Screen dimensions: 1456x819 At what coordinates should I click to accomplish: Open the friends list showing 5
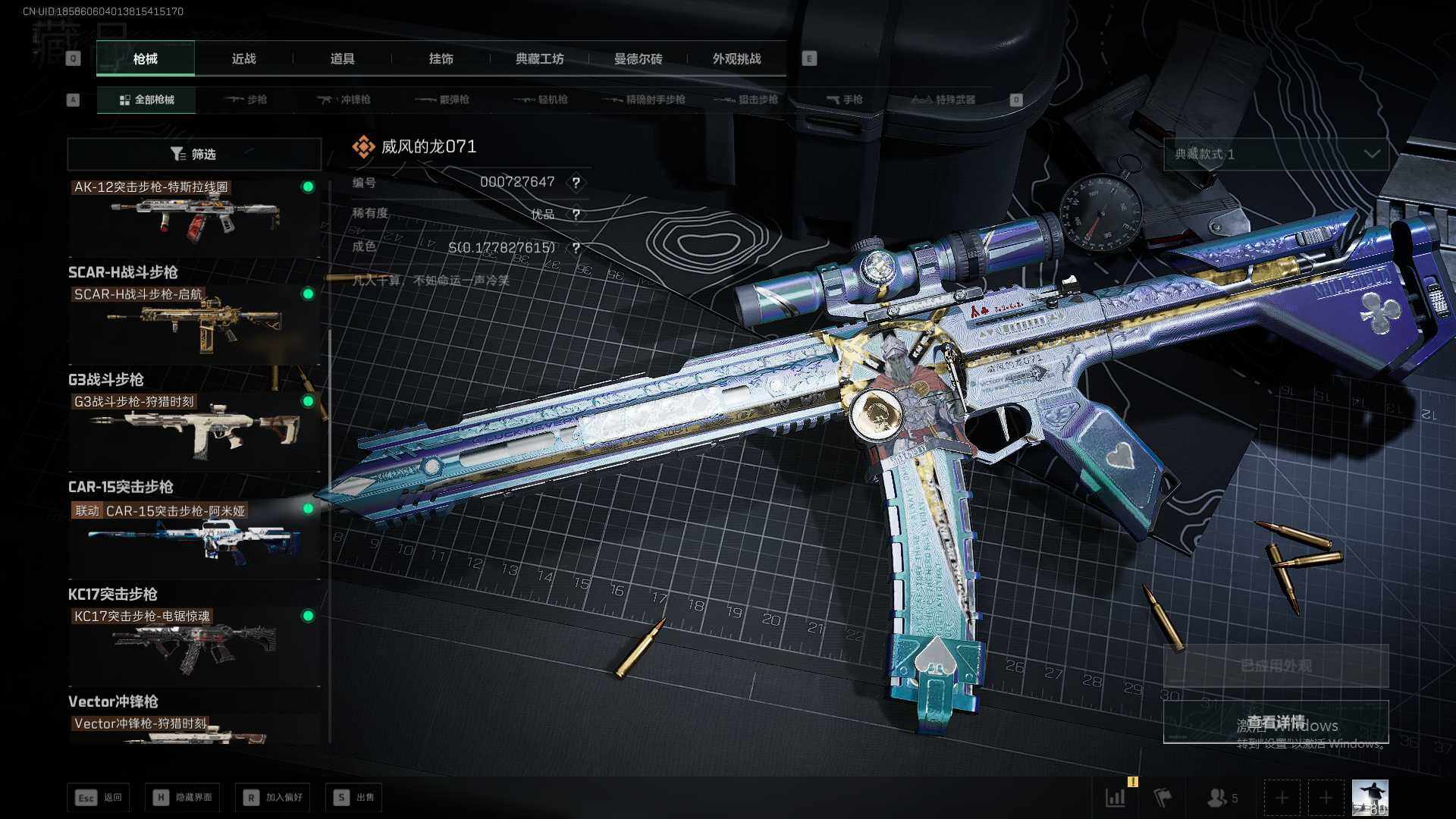click(1222, 798)
